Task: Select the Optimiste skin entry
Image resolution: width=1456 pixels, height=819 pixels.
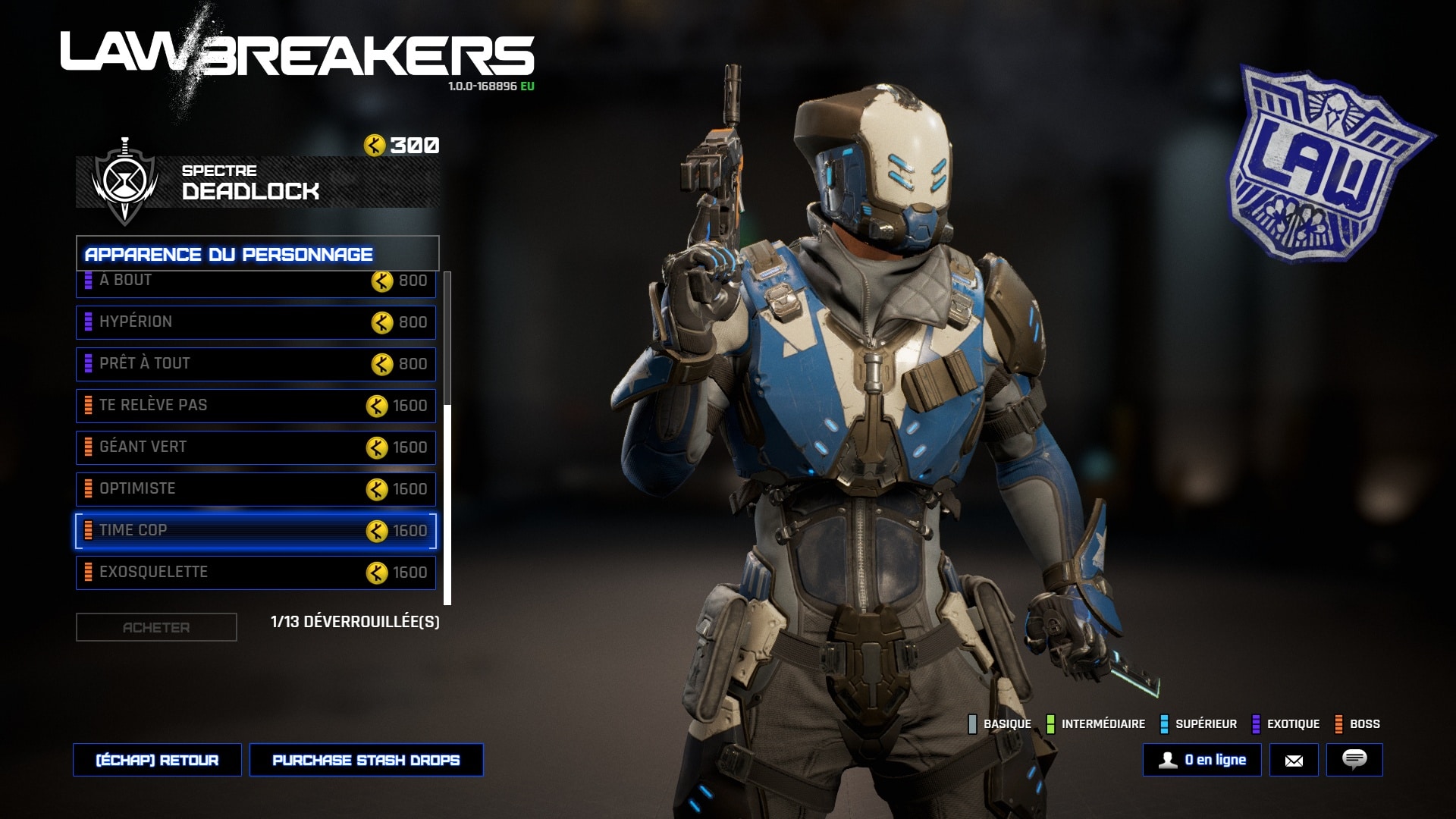Action: [256, 489]
